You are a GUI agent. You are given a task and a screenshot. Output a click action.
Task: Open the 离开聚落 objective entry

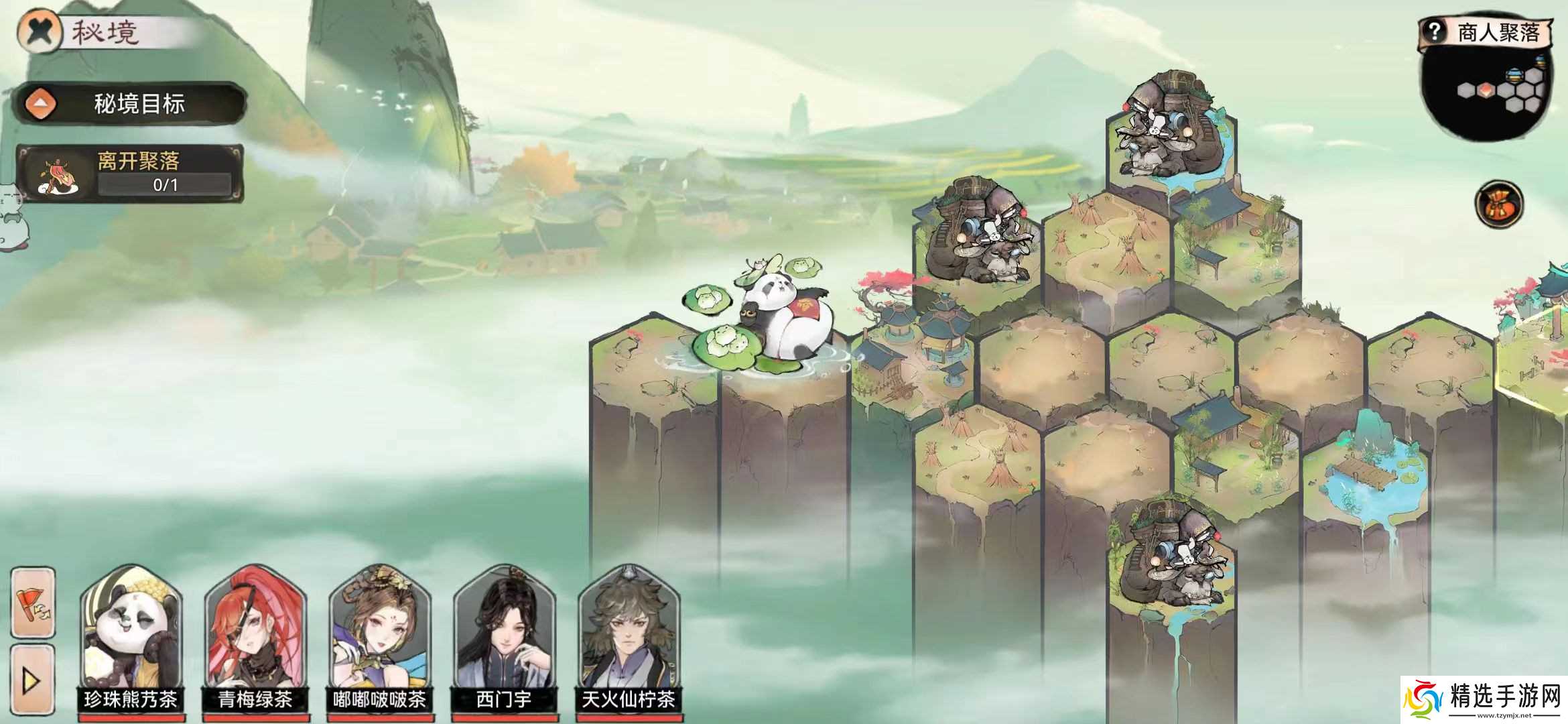coord(139,160)
